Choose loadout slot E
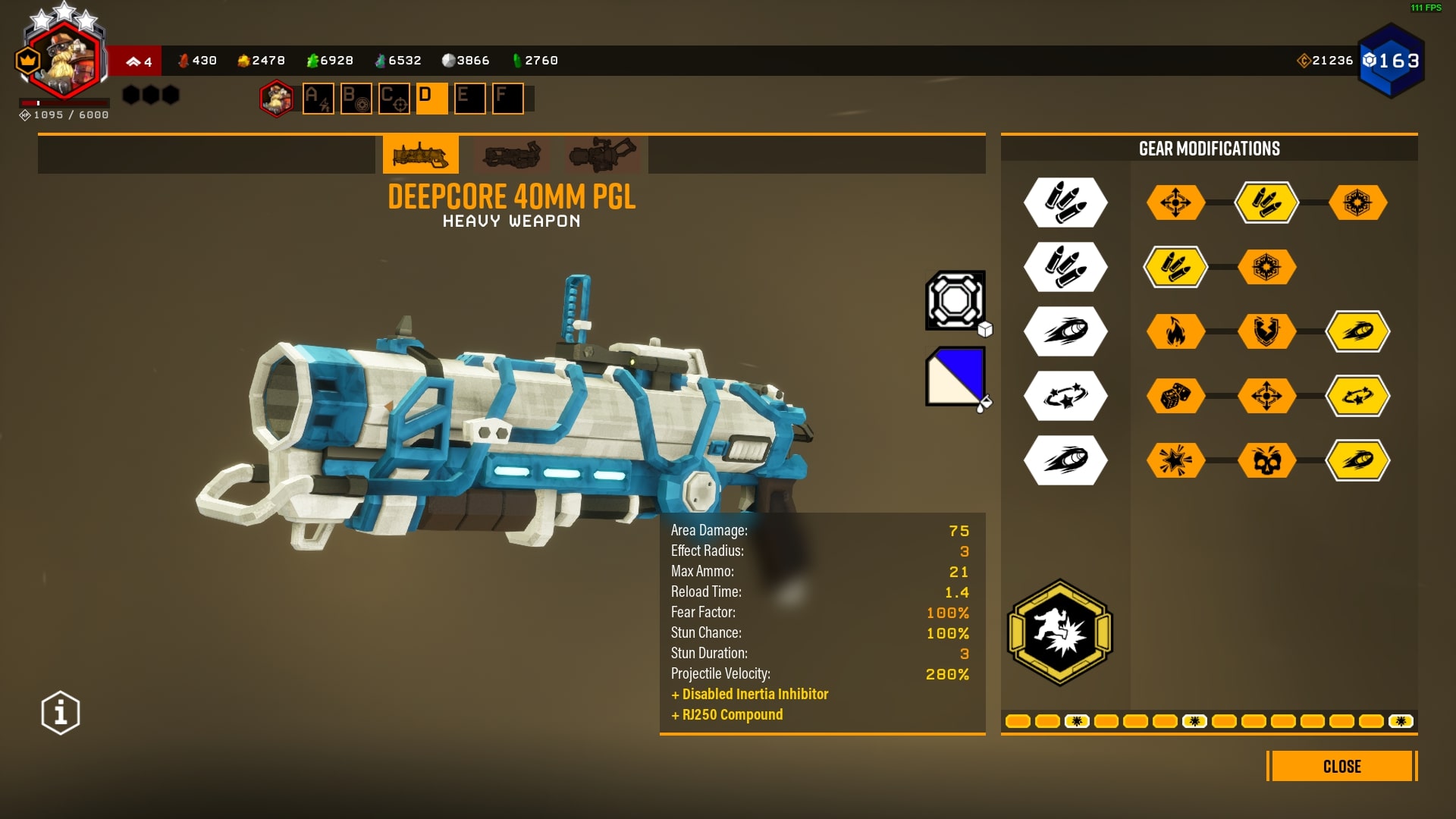 pyautogui.click(x=470, y=99)
